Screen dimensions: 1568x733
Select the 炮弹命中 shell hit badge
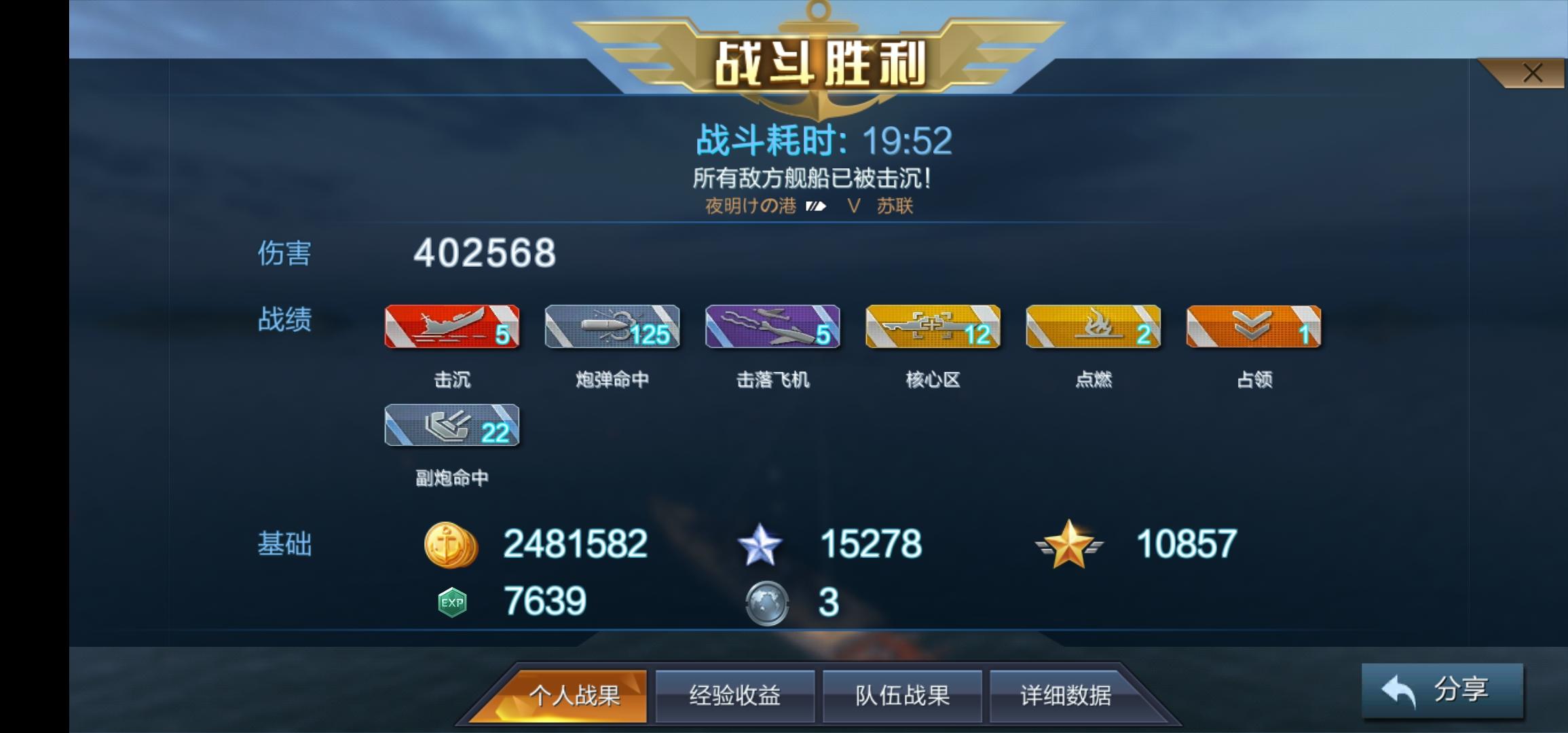point(612,328)
